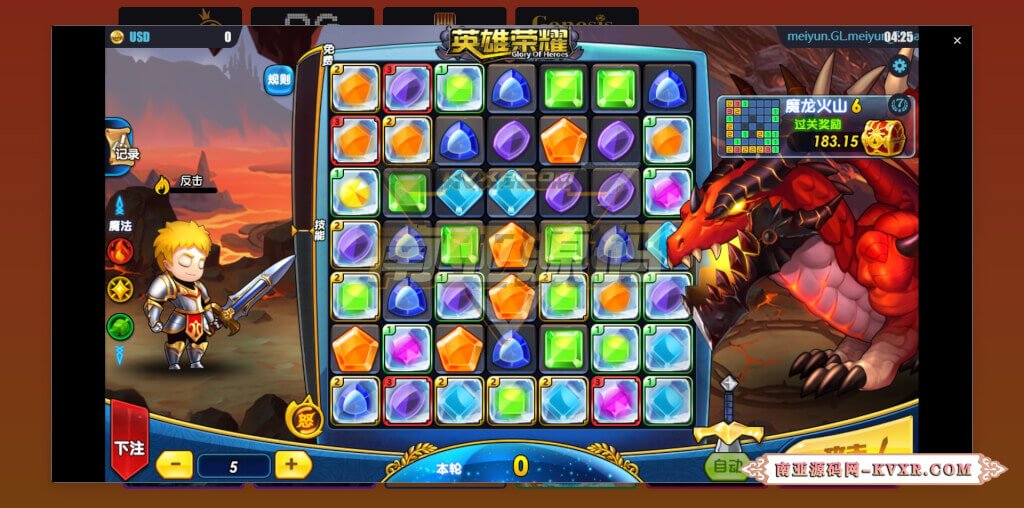Activate the green leaf magic orb
Image resolution: width=1024 pixels, height=508 pixels.
[x=120, y=326]
